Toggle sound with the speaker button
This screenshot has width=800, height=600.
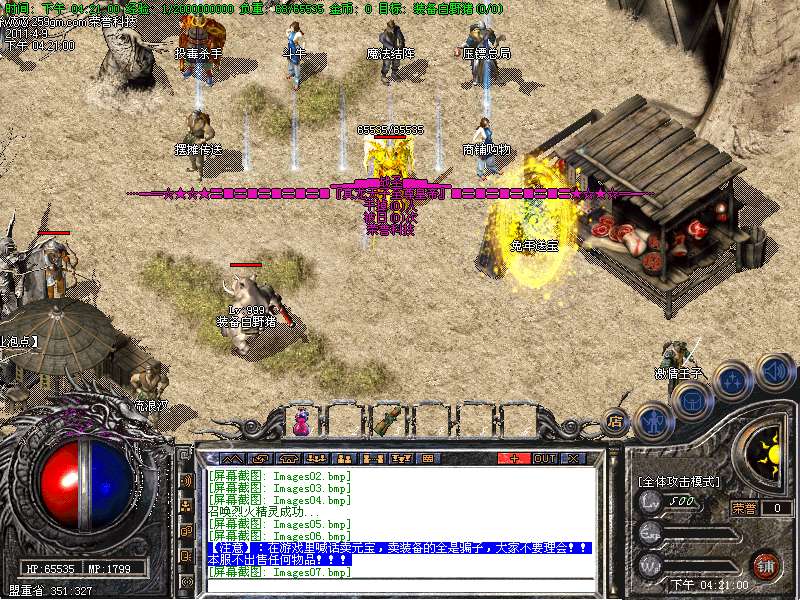(x=774, y=371)
